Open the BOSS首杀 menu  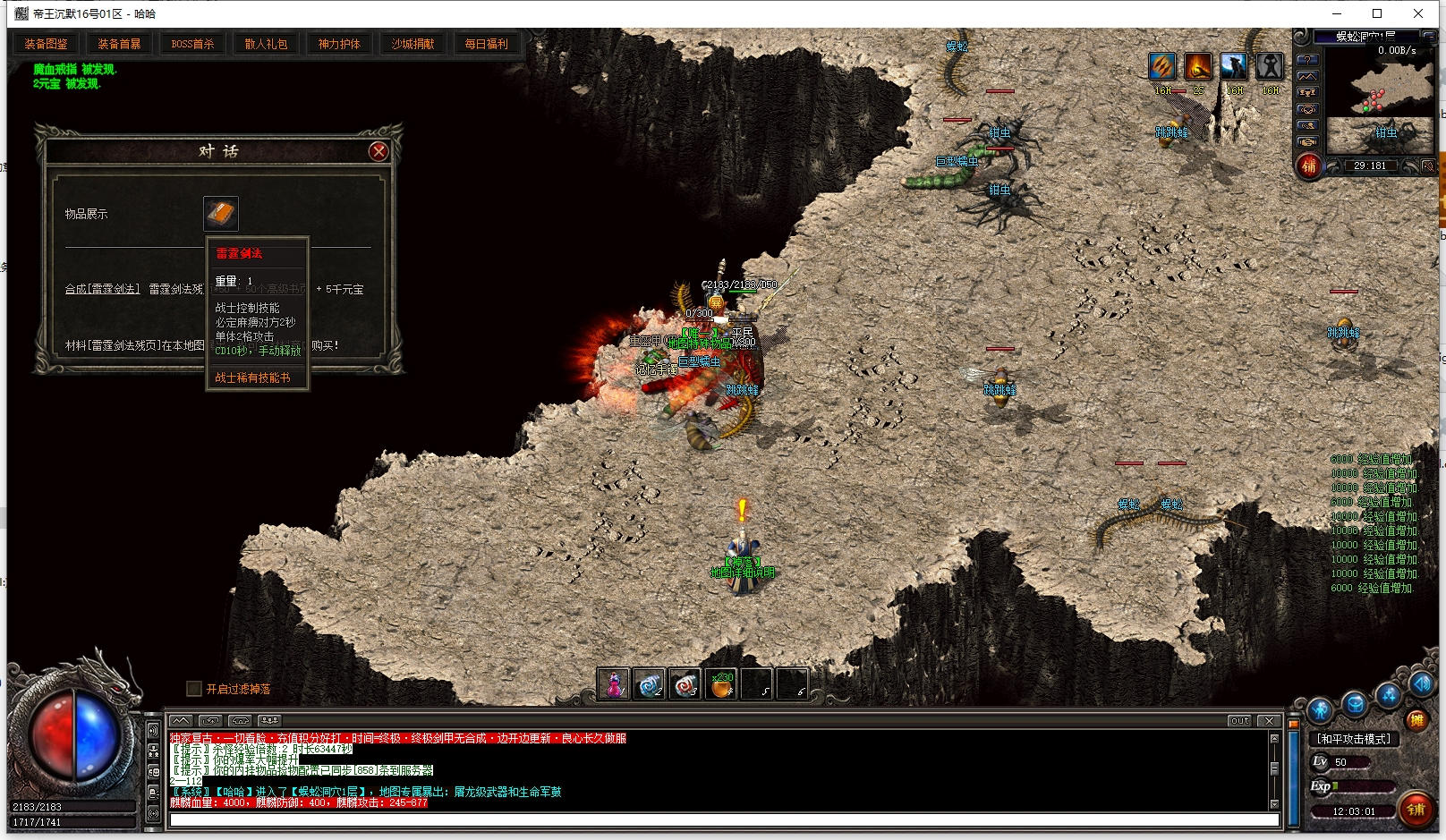click(192, 44)
